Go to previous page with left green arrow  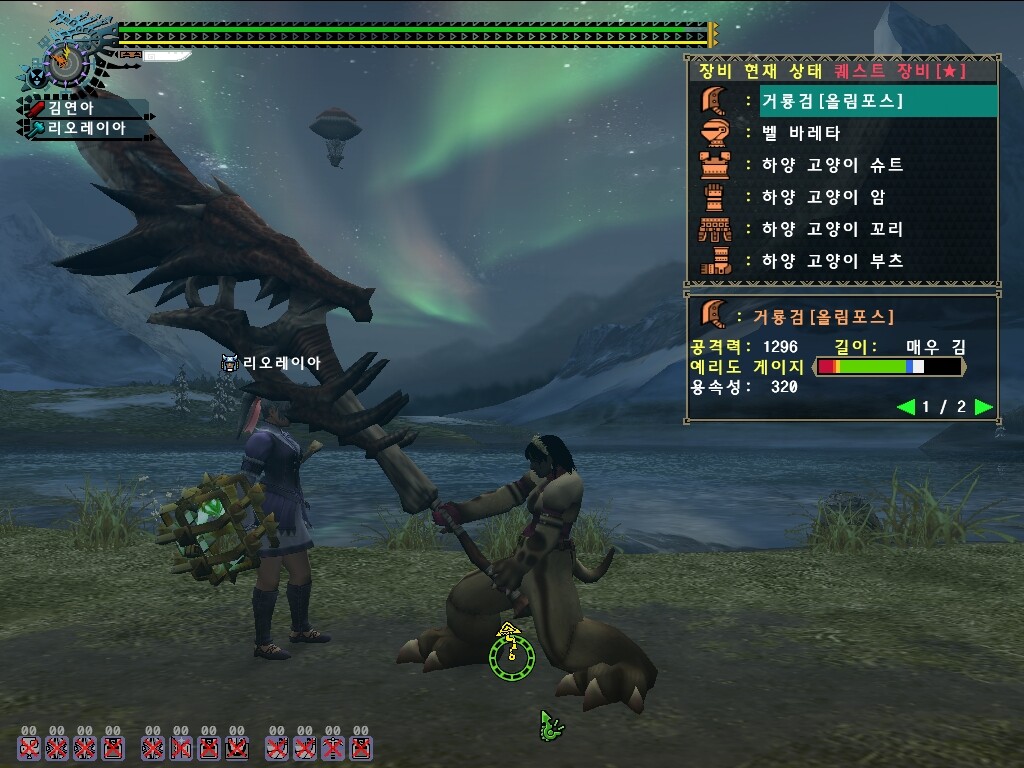tap(906, 407)
